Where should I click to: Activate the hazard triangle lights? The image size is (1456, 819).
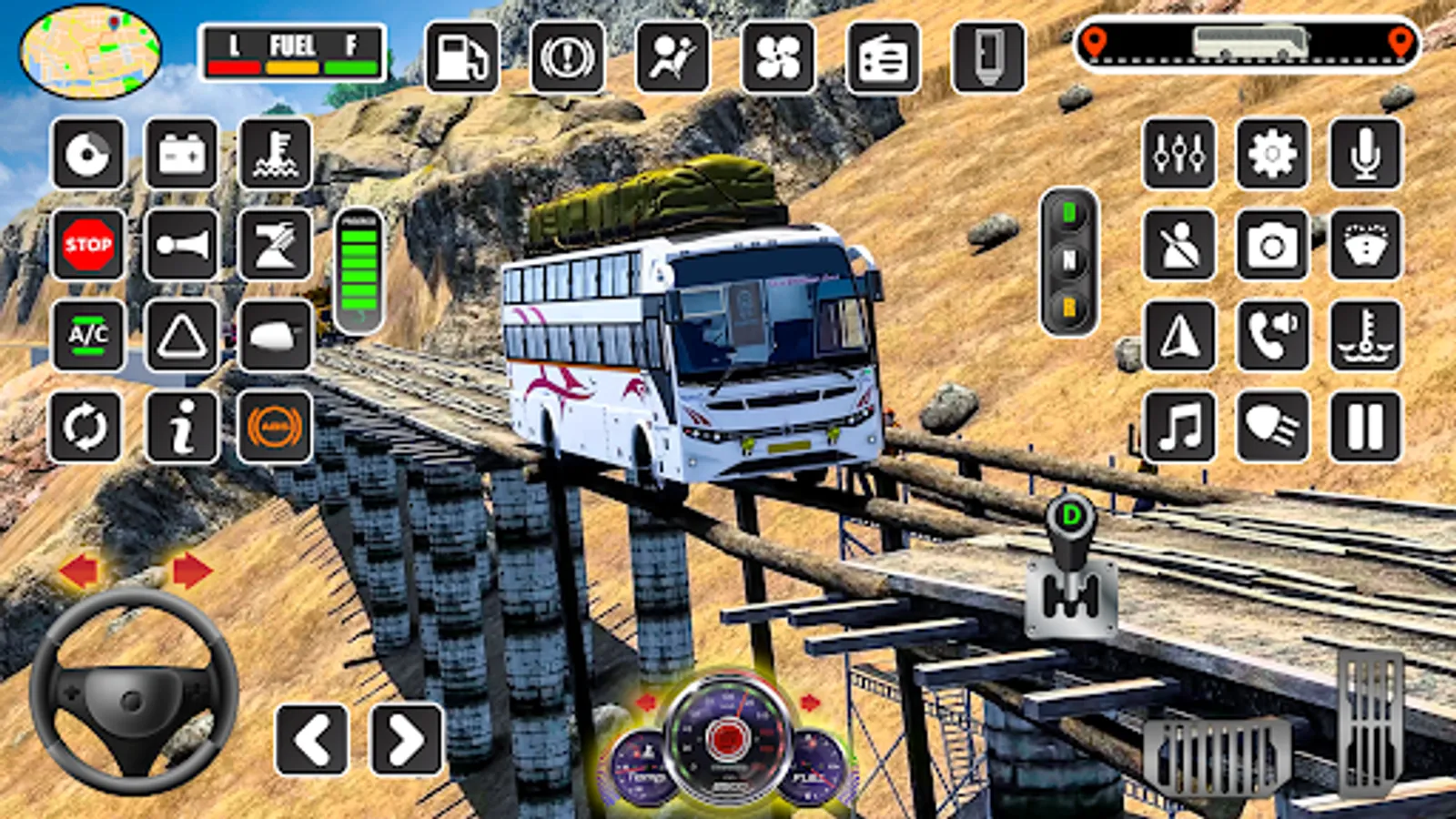(x=181, y=336)
